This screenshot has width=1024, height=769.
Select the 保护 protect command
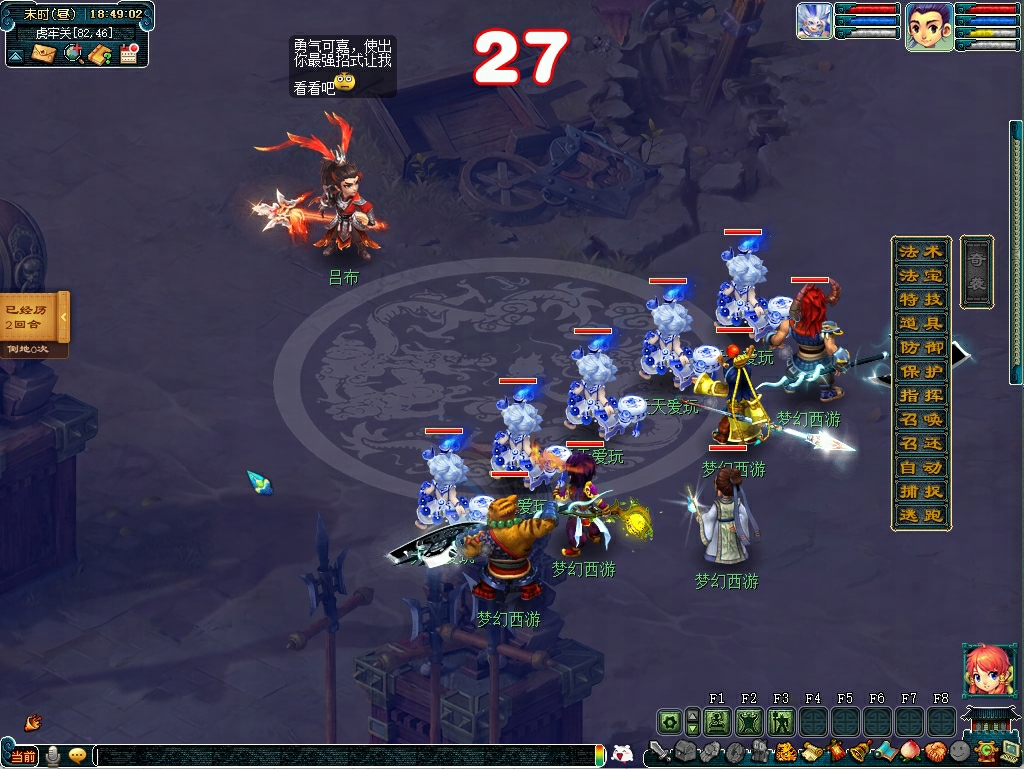tap(920, 371)
